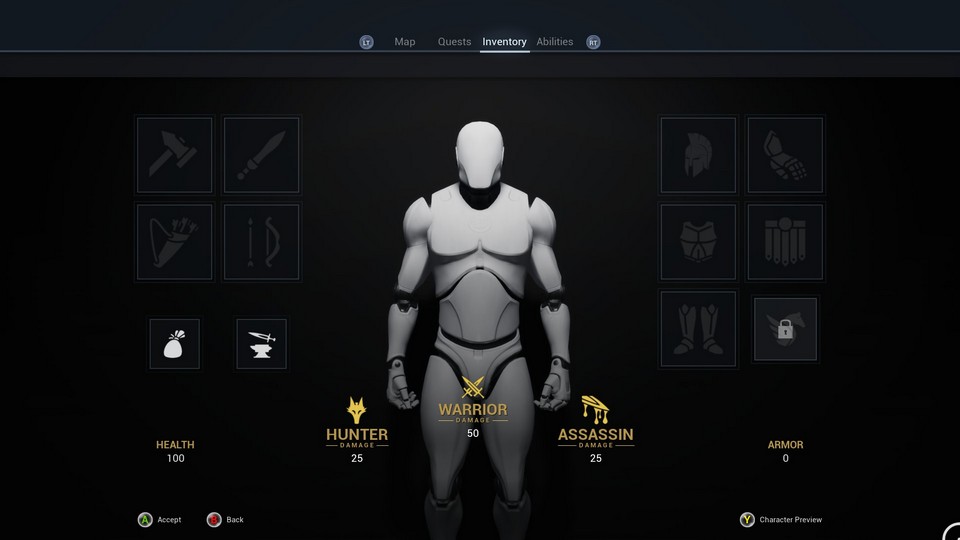Viewport: 960px width, 540px height.
Task: Open the loot bag icon
Action: pos(175,344)
